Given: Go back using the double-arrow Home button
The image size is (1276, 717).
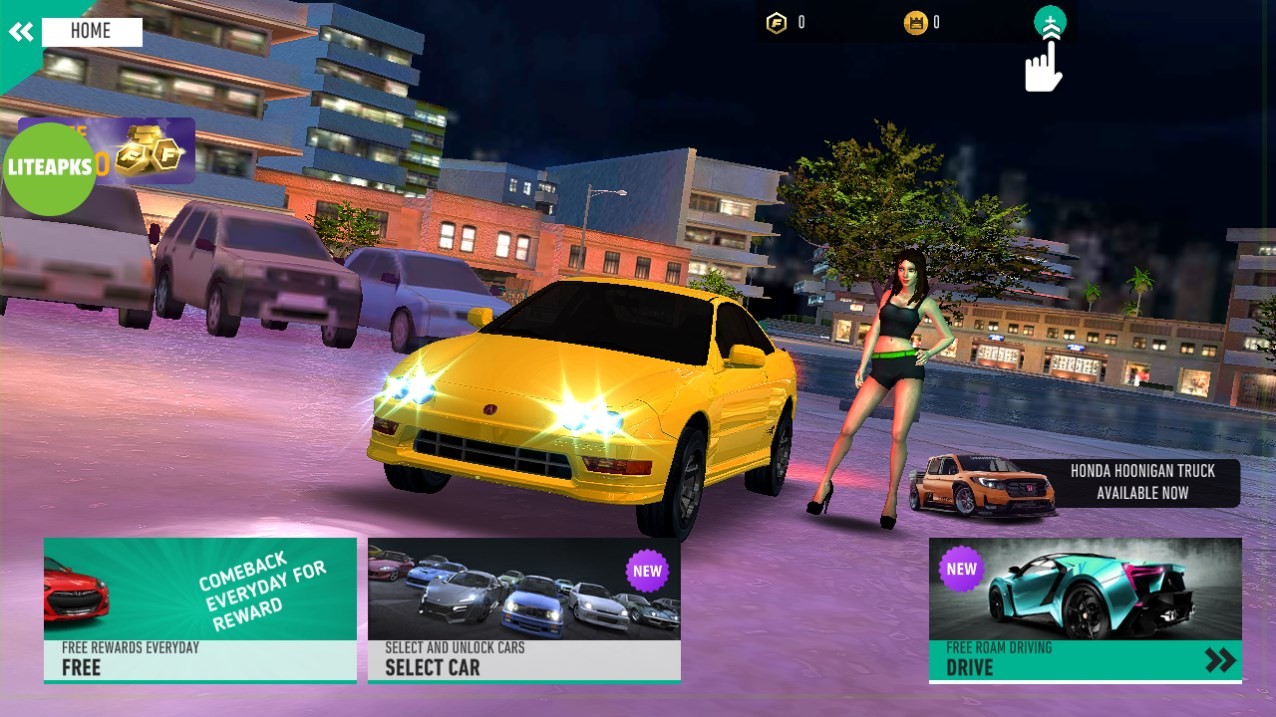Looking at the screenshot, I should click(x=22, y=31).
